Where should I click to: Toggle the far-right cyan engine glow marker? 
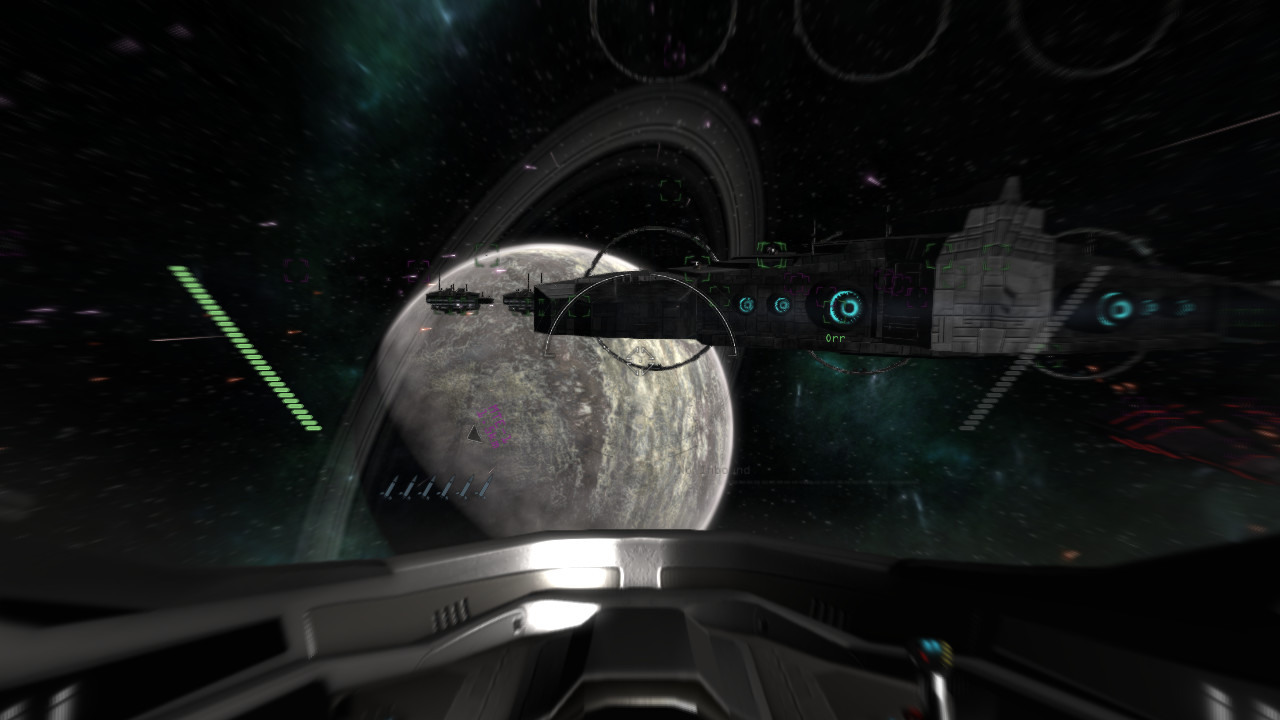coord(1184,307)
